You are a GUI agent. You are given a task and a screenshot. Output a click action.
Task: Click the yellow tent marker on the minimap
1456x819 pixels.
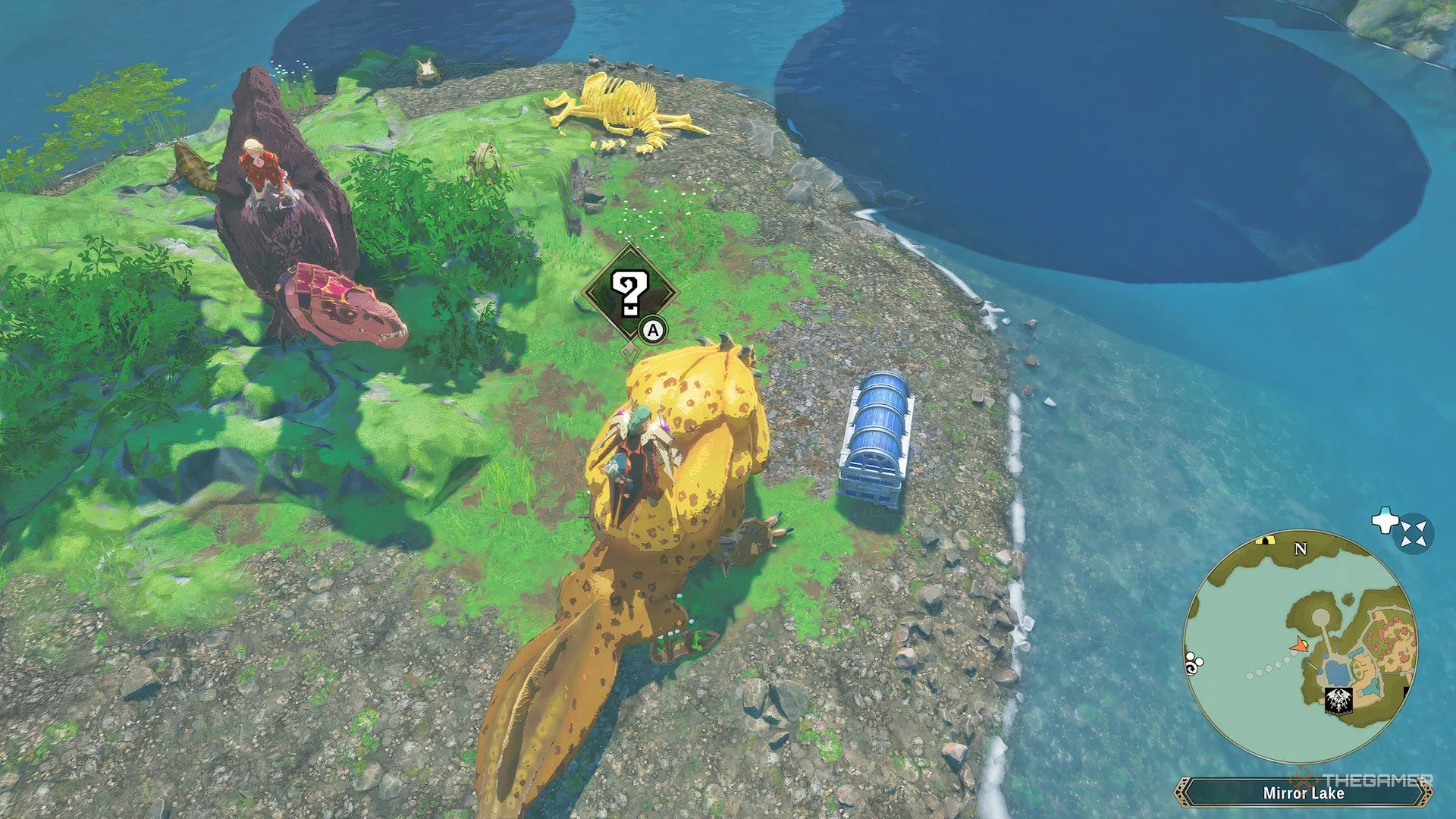[x=1263, y=540]
